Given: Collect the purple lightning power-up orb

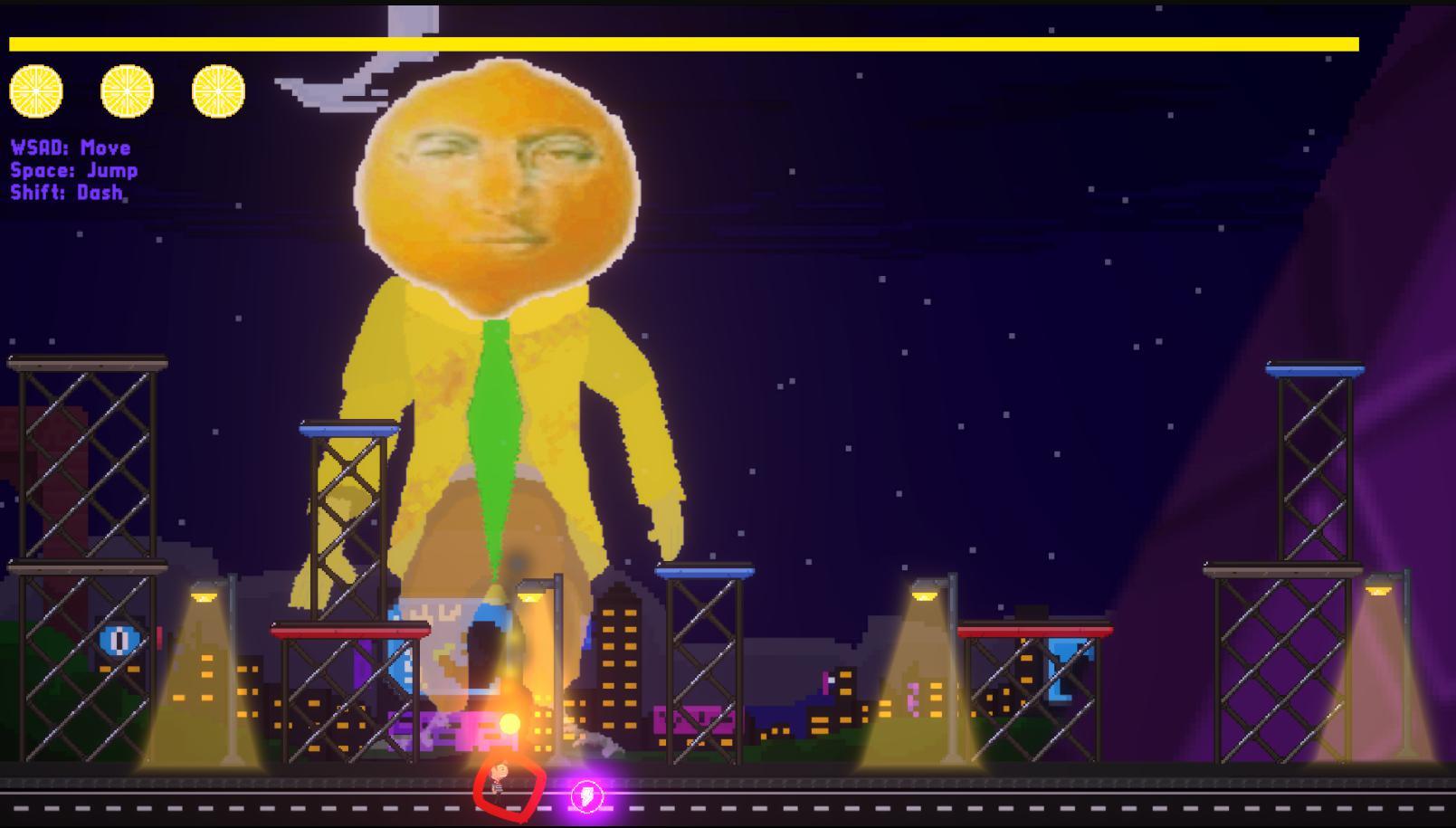Looking at the screenshot, I should point(588,796).
